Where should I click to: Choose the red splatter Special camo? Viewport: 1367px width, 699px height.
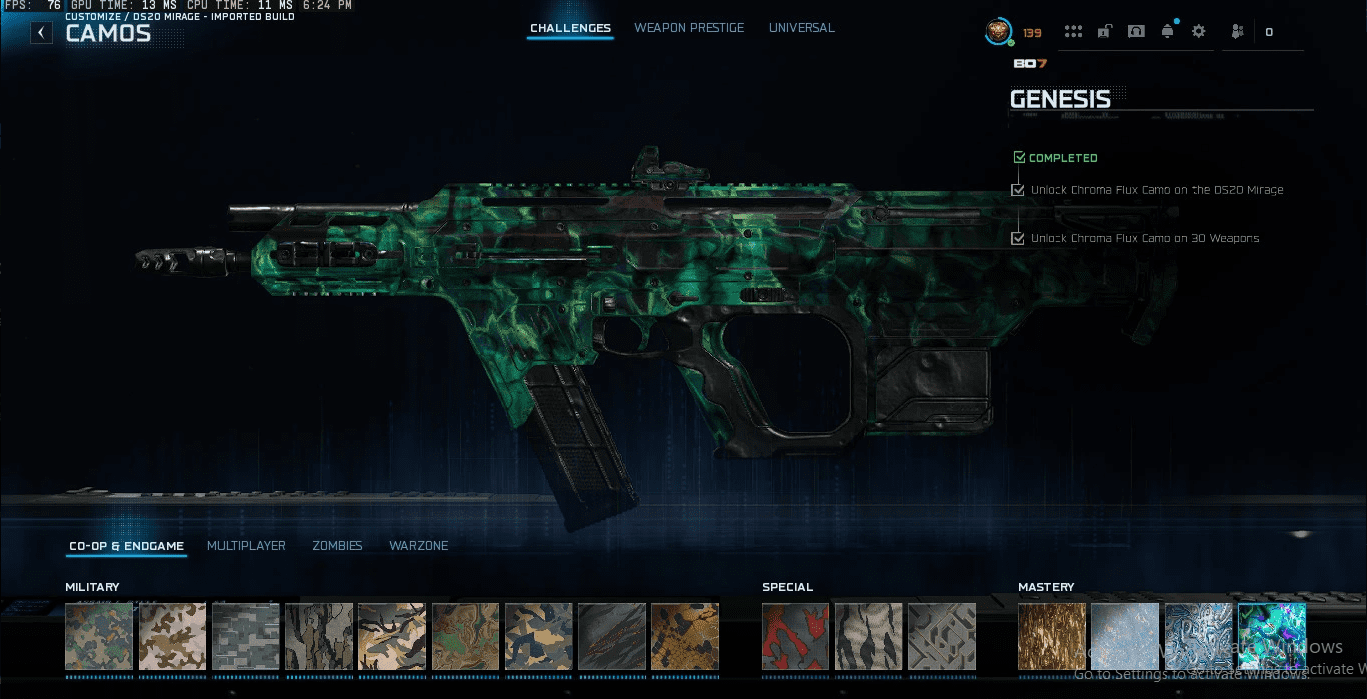click(x=795, y=636)
